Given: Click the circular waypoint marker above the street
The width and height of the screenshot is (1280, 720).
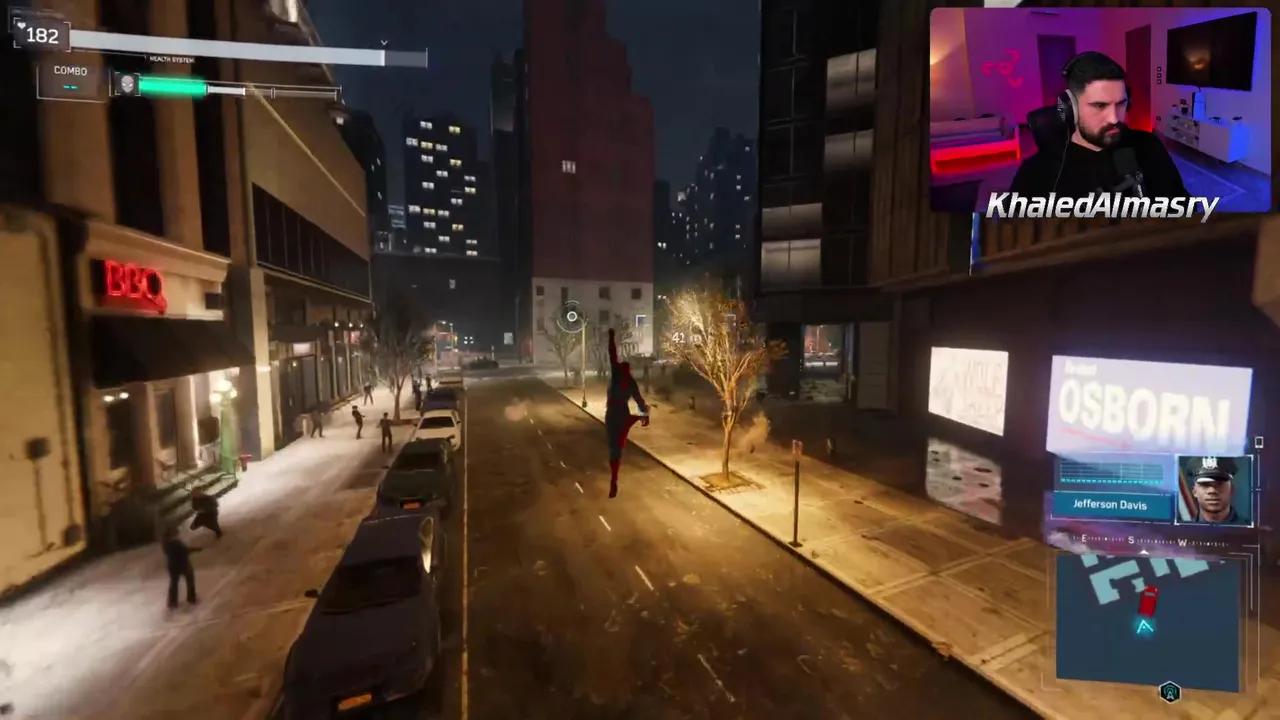Looking at the screenshot, I should [571, 317].
